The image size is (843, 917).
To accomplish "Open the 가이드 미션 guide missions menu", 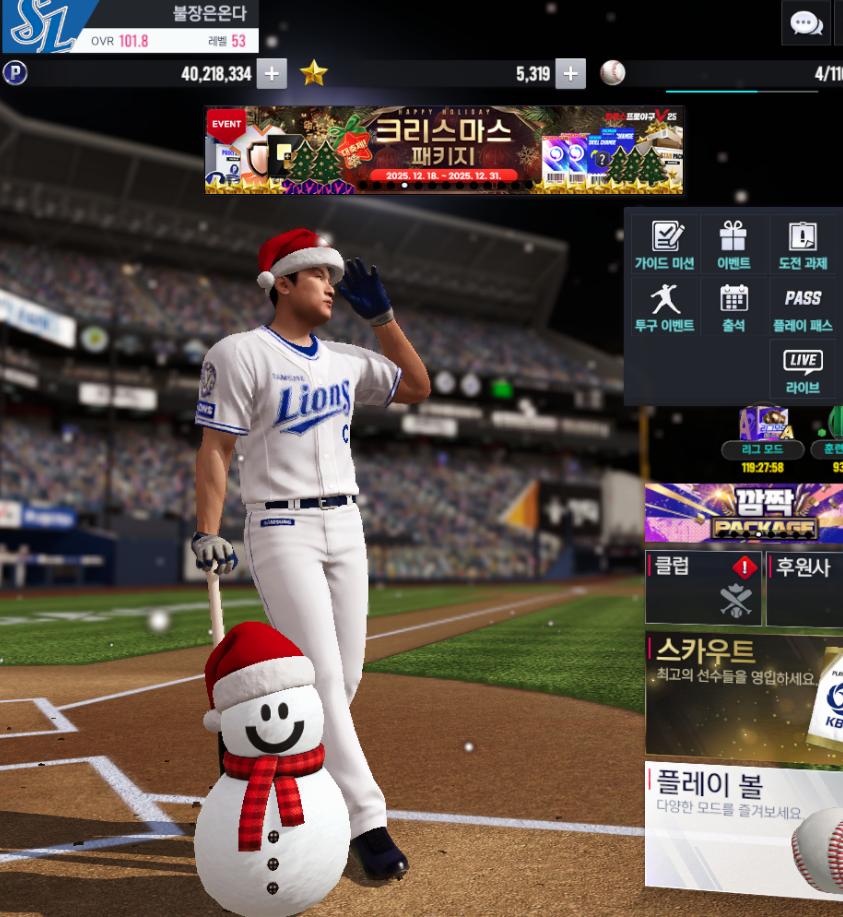I will point(664,246).
